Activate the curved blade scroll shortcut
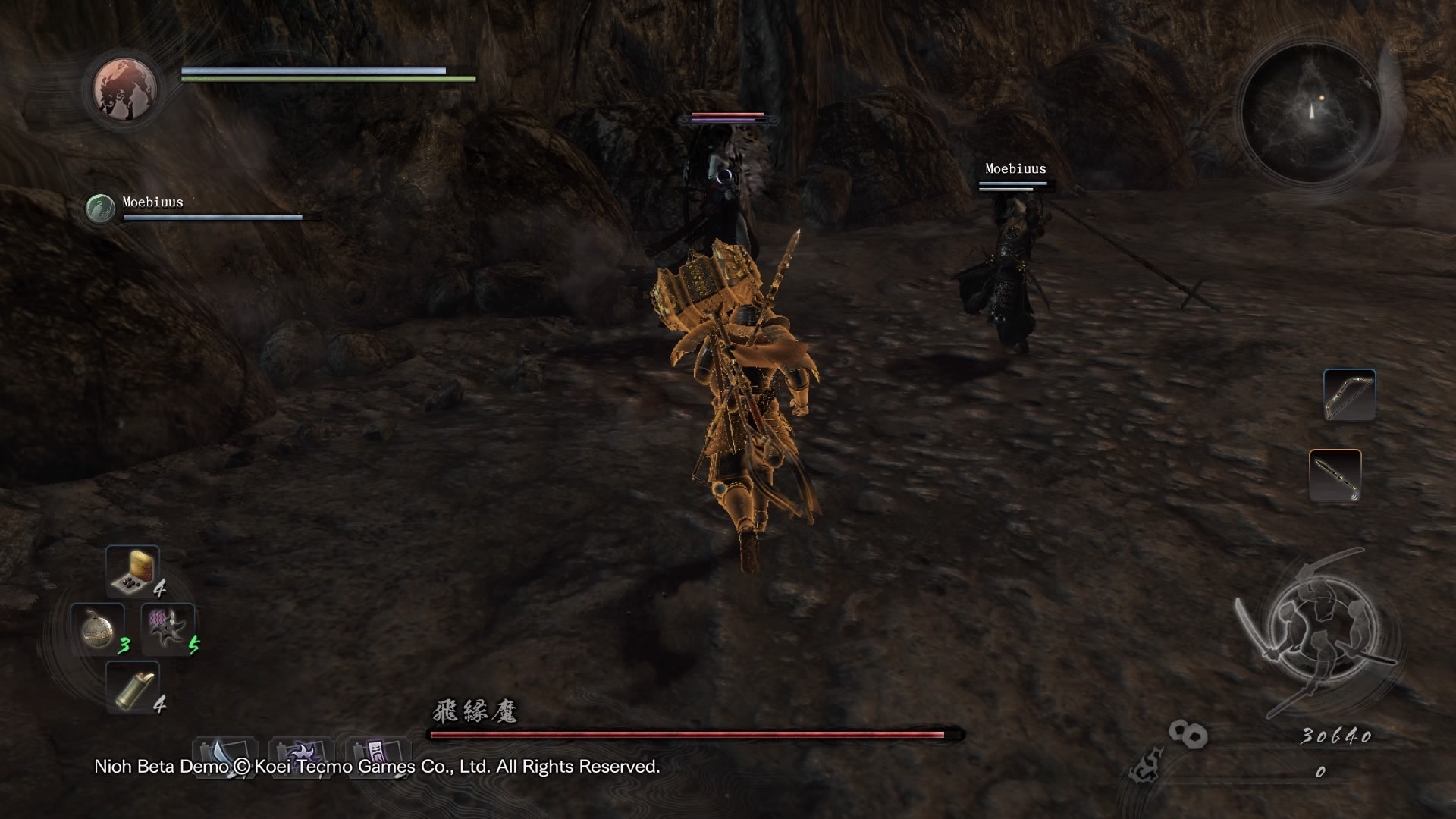This screenshot has width=1456, height=819. click(225, 753)
